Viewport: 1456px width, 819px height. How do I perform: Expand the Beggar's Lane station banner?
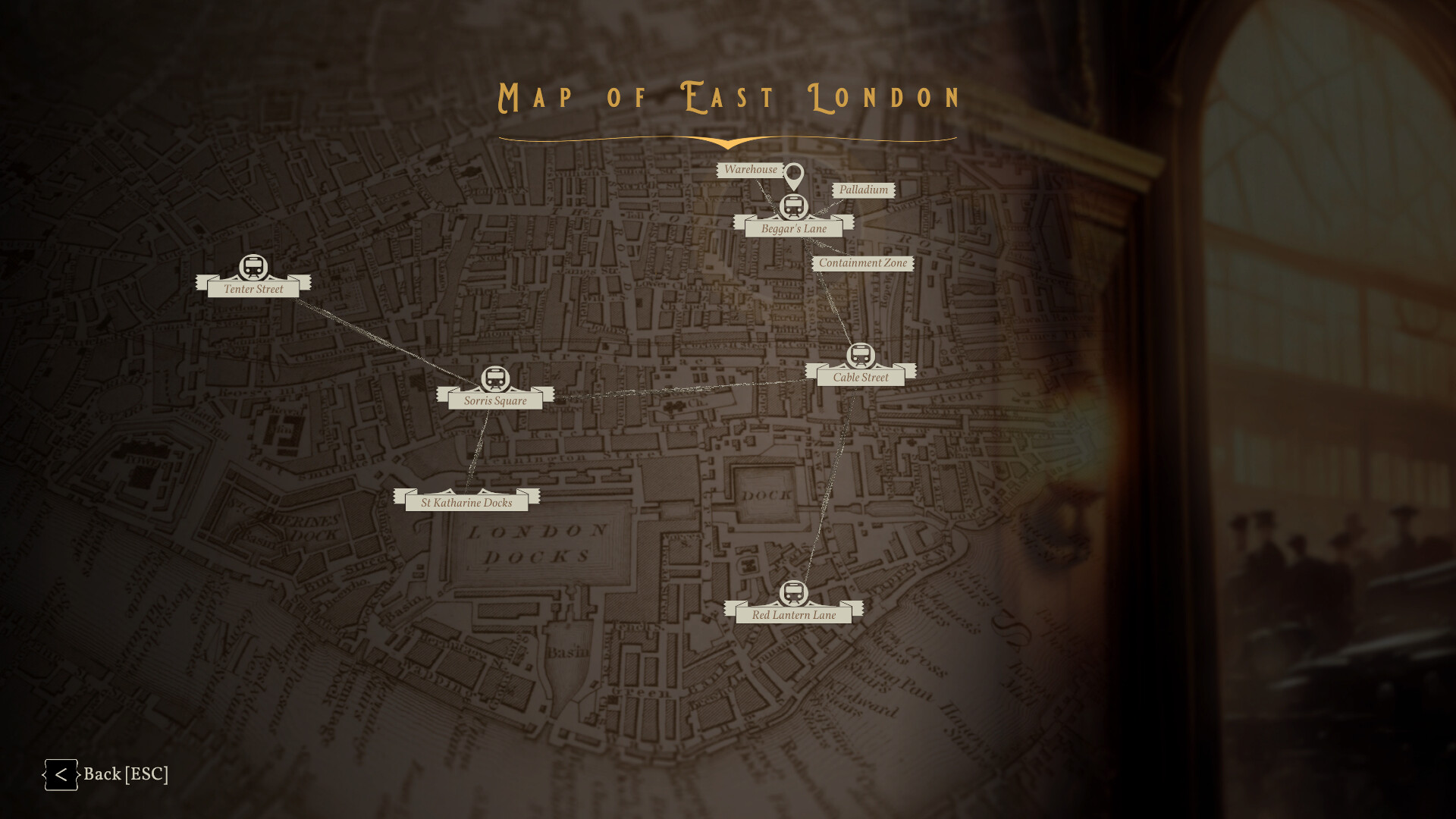(x=794, y=227)
